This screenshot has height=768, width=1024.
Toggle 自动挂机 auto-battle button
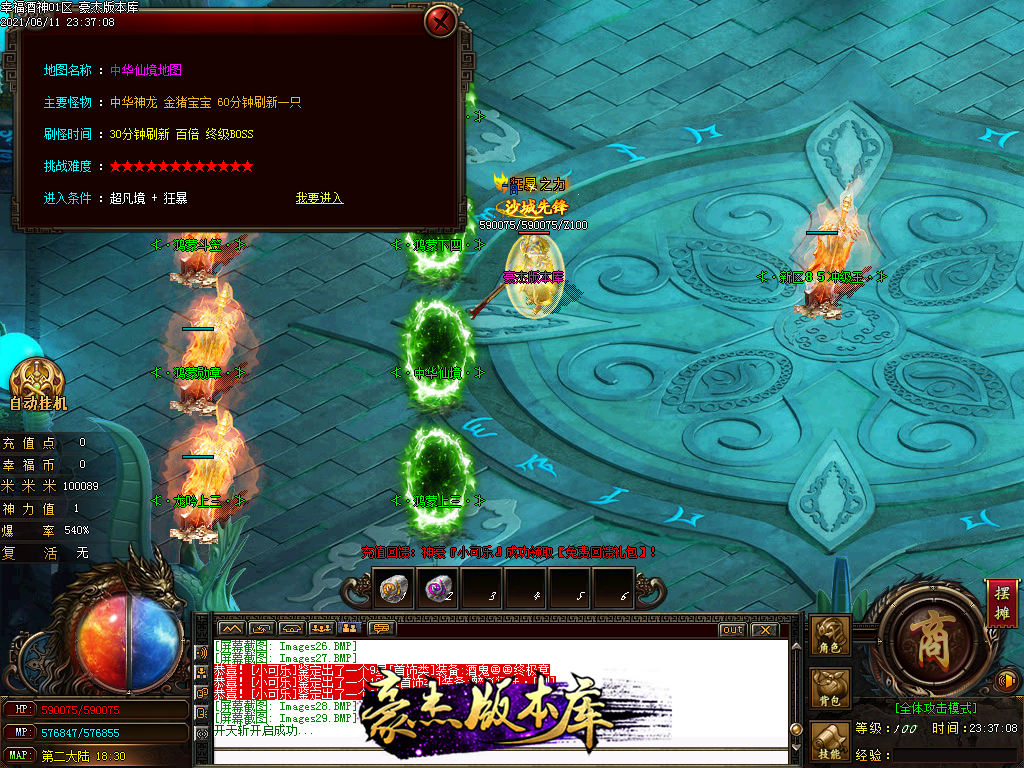(x=37, y=386)
